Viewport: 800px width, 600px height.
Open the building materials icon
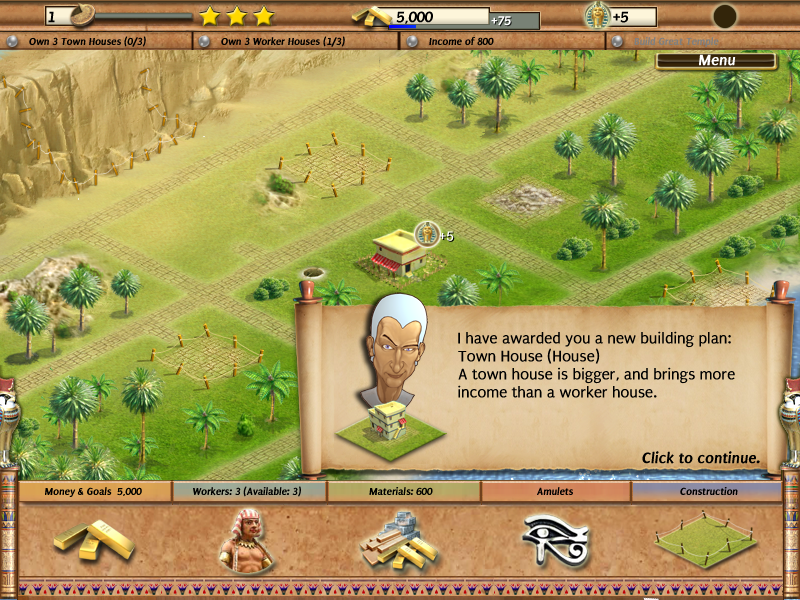click(402, 540)
